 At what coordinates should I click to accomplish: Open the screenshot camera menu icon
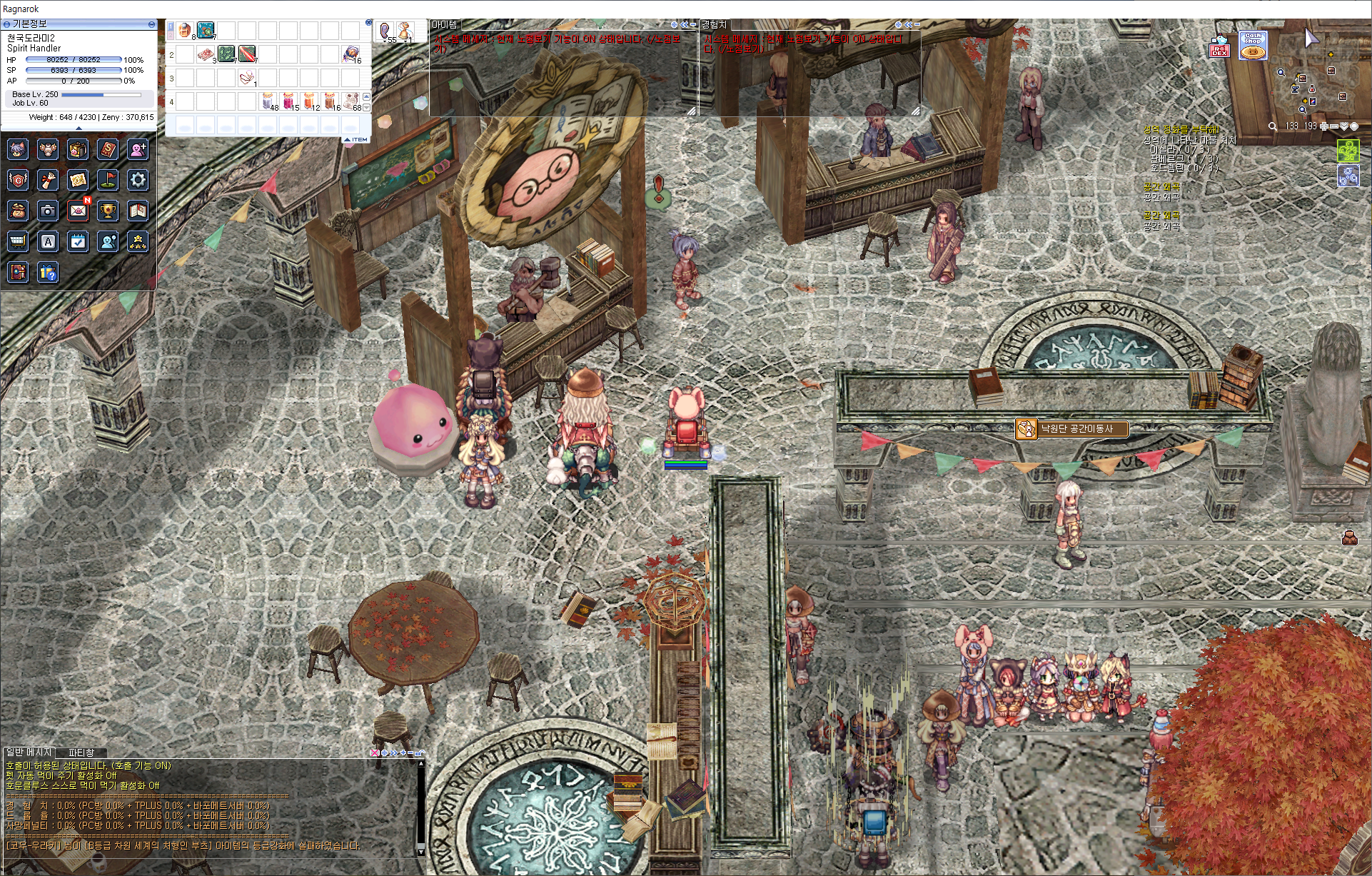[48, 211]
